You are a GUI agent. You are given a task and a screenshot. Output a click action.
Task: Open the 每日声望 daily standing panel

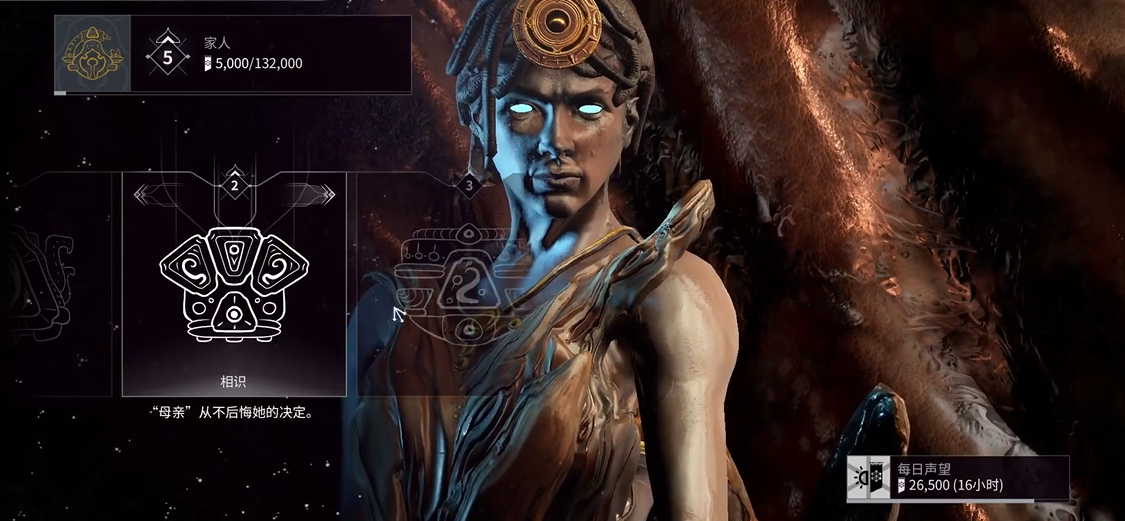[x=957, y=479]
